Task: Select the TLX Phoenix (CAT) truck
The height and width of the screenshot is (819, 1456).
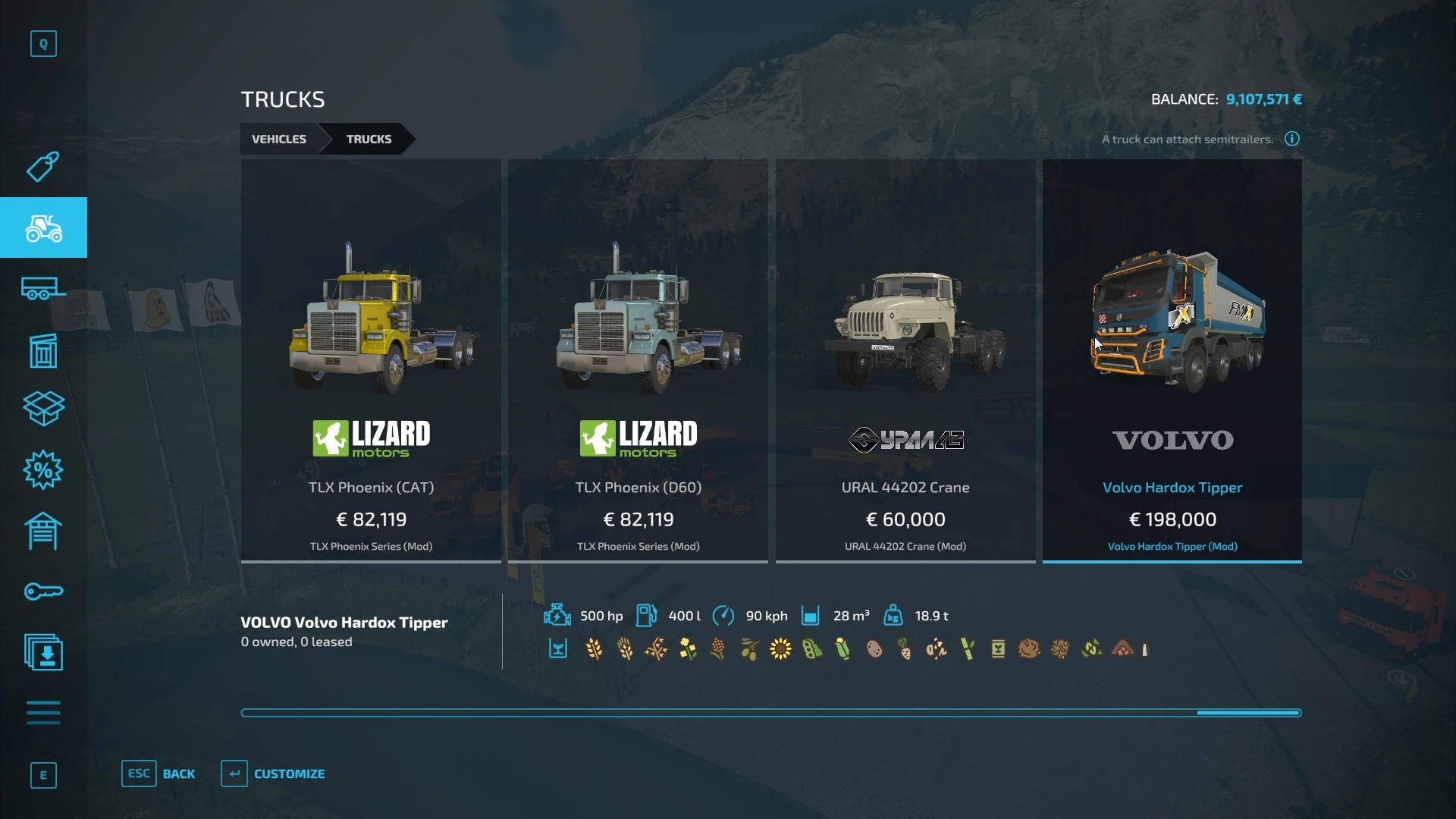Action: pos(371,360)
